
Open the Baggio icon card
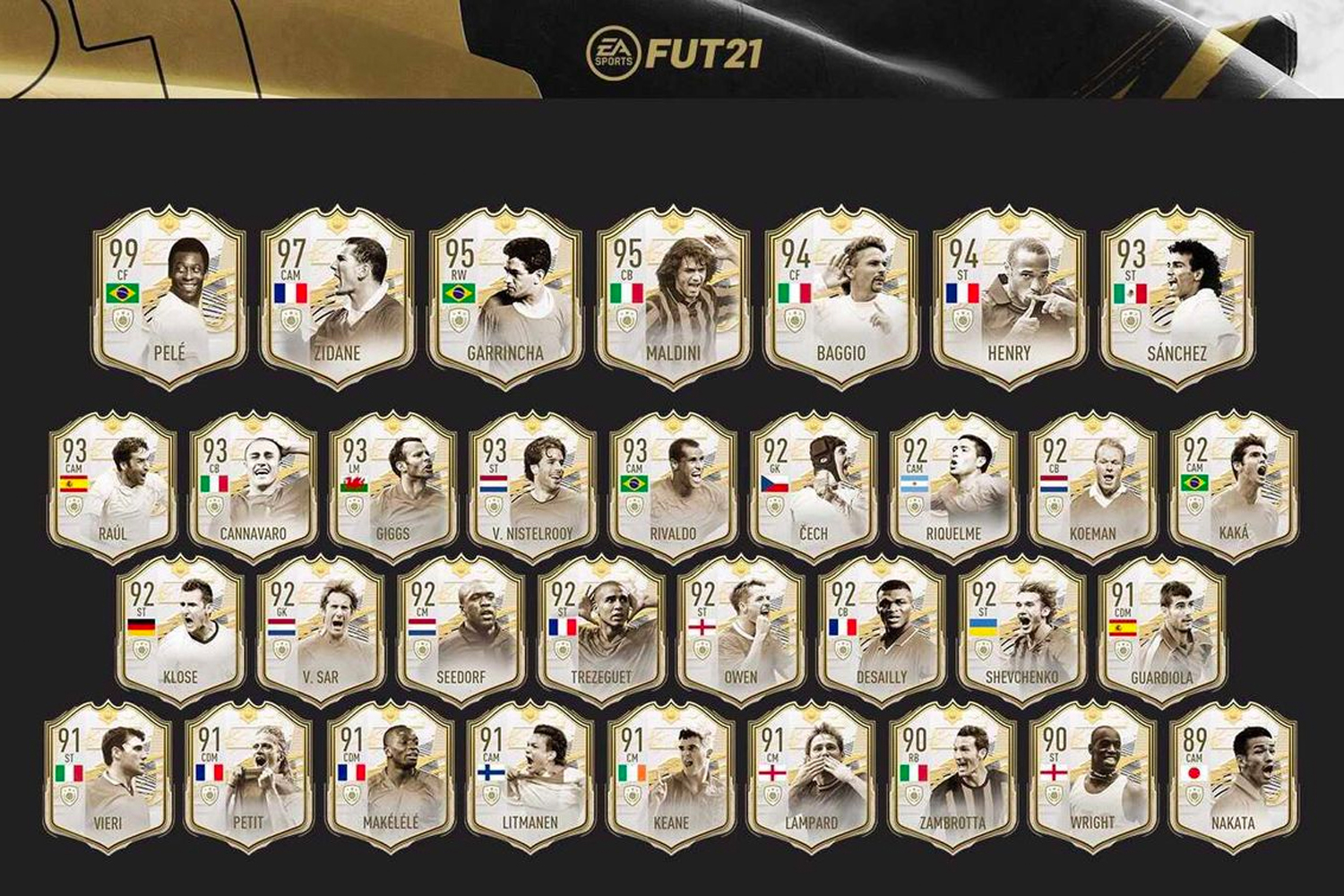click(840, 298)
